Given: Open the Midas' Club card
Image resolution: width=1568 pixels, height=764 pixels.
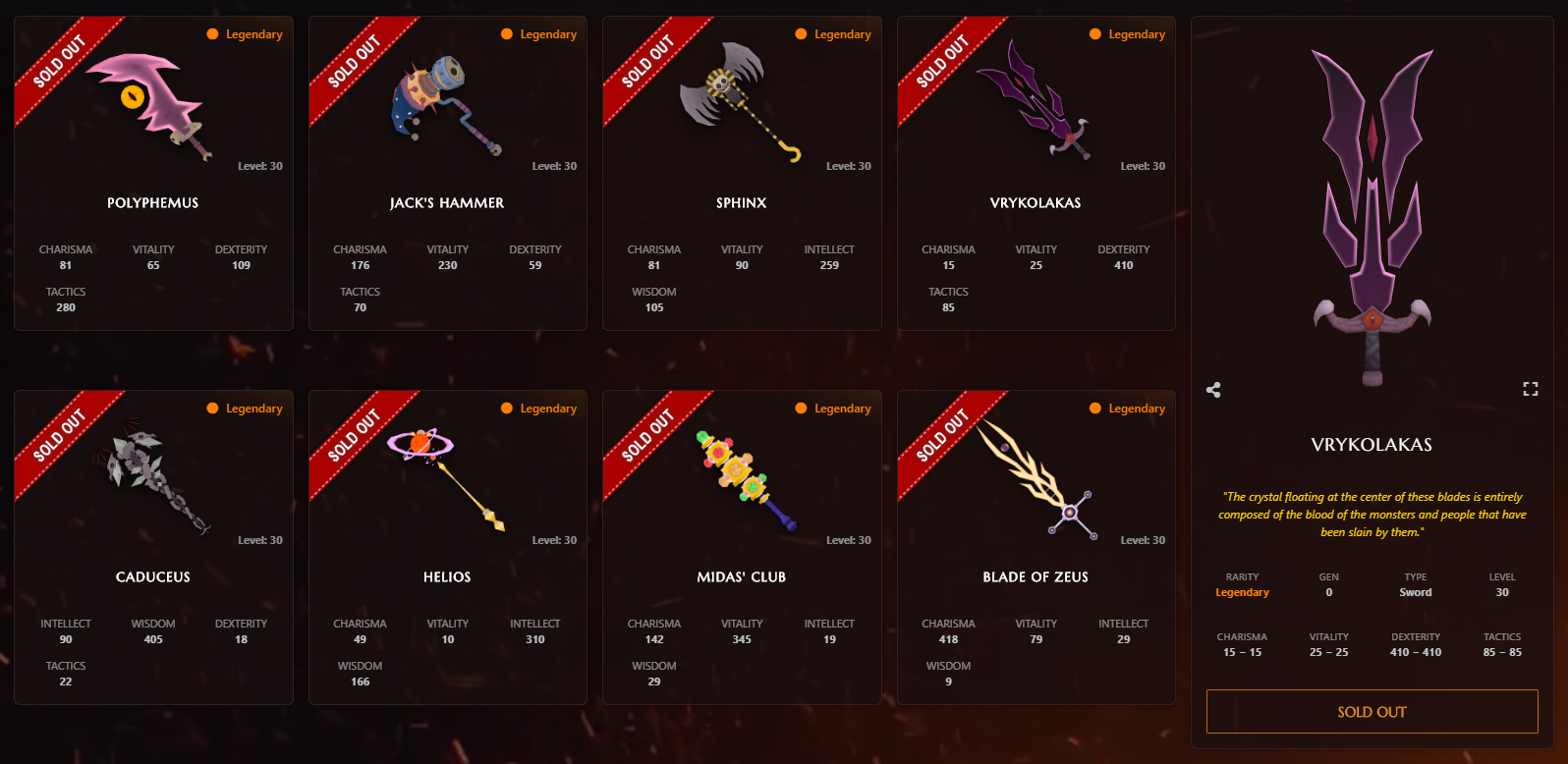Looking at the screenshot, I should [741, 547].
